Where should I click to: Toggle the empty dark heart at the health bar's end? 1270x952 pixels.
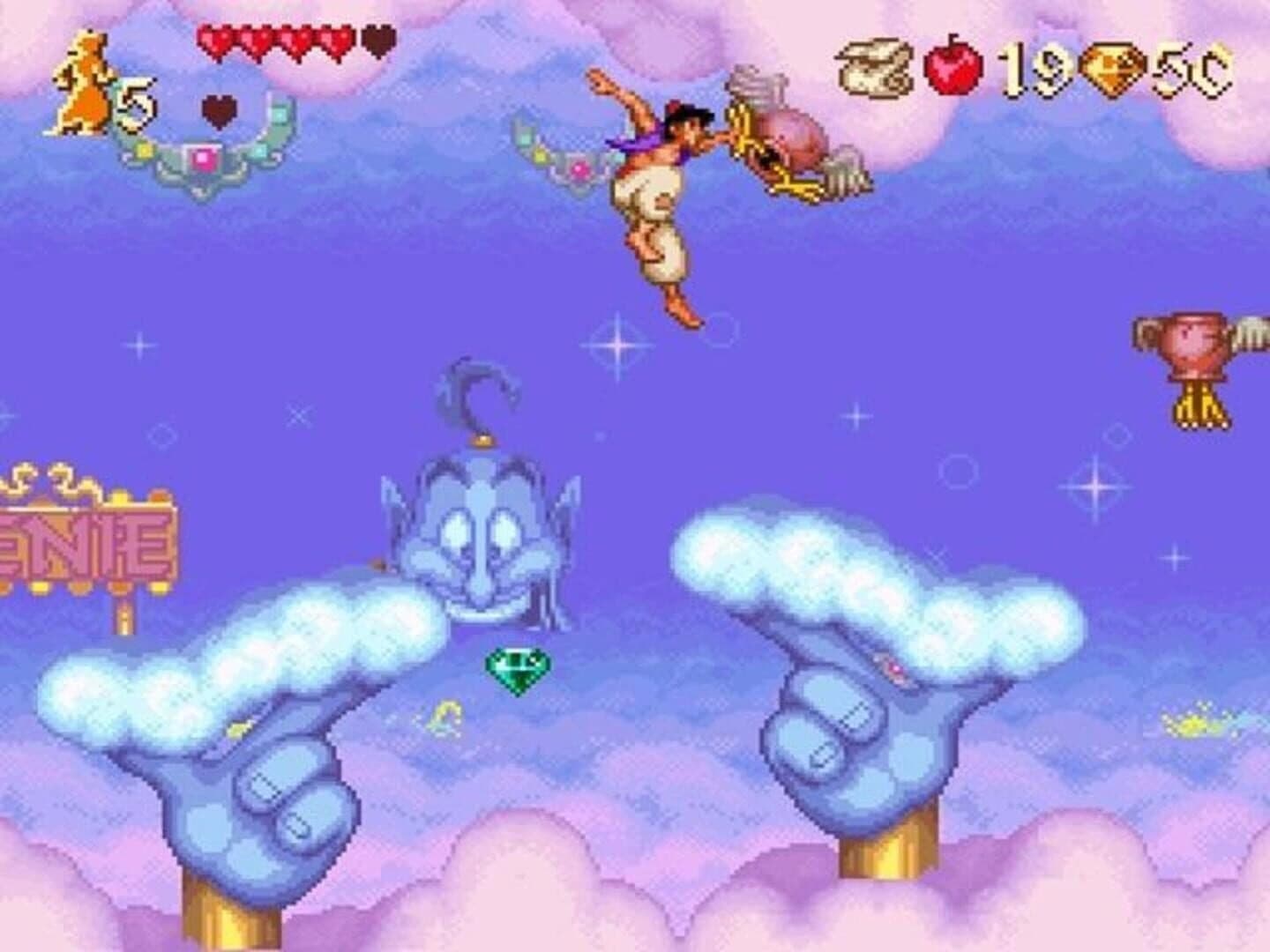click(374, 42)
